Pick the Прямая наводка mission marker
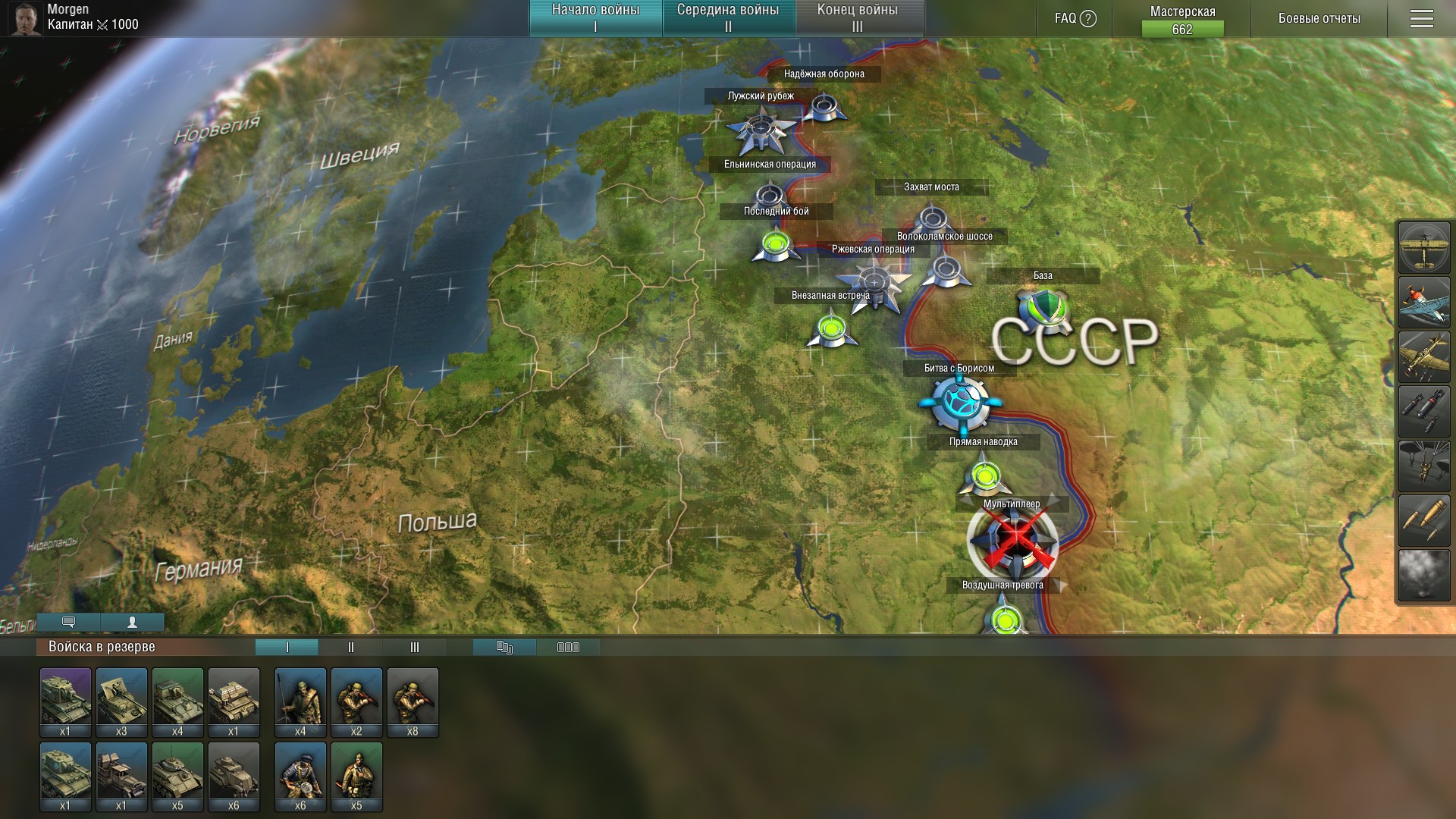The image size is (1456, 819). click(985, 475)
